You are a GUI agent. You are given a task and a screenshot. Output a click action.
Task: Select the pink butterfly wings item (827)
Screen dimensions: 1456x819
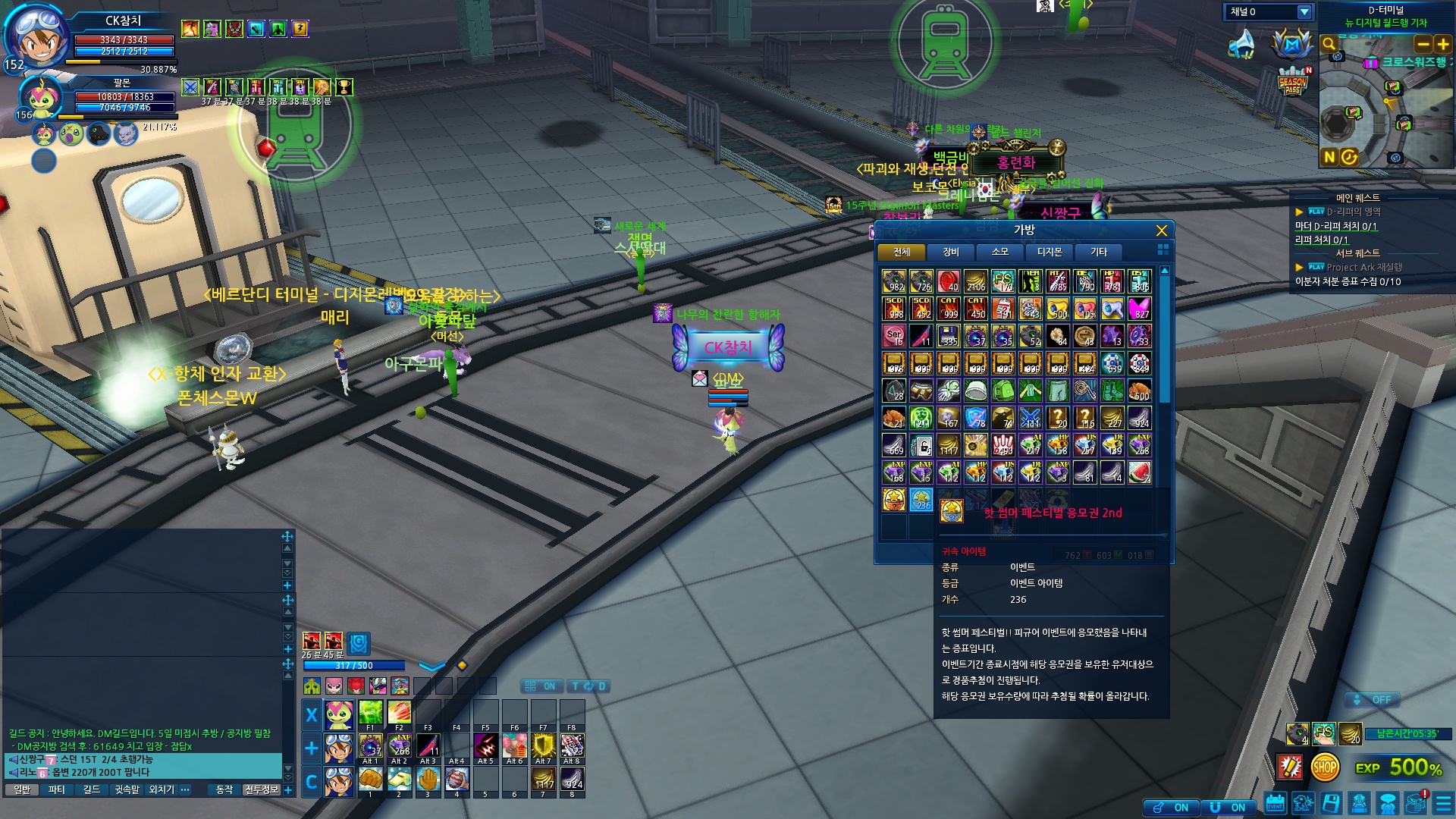click(x=1139, y=309)
